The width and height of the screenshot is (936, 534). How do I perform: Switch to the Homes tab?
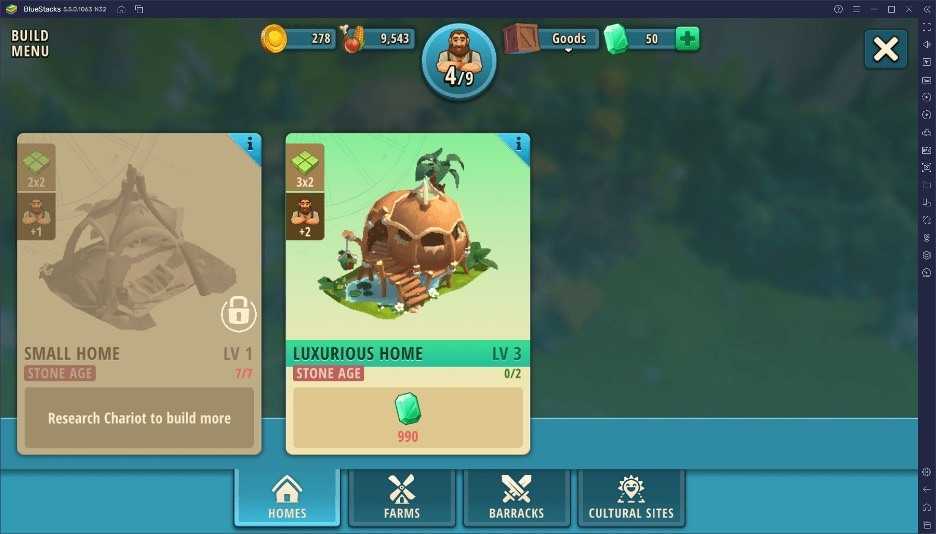287,497
